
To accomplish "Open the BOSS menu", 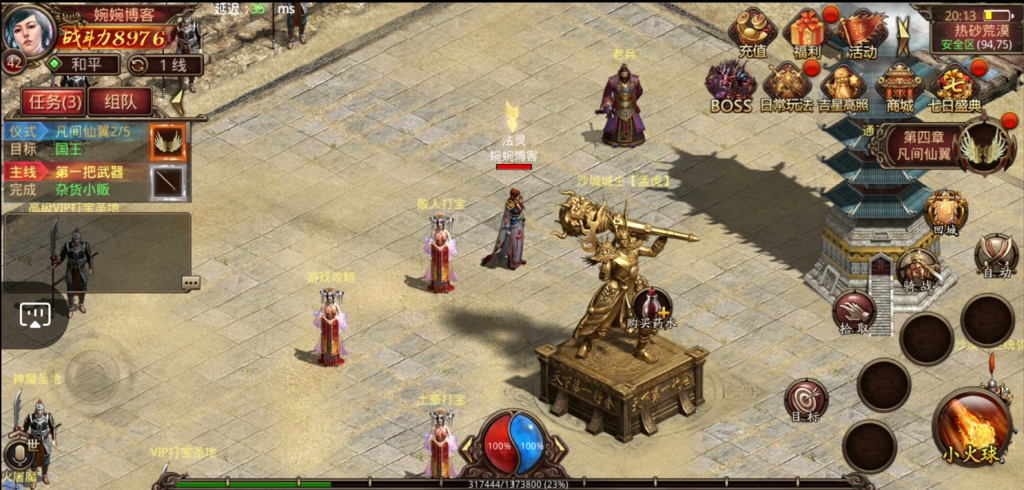I will pos(730,85).
